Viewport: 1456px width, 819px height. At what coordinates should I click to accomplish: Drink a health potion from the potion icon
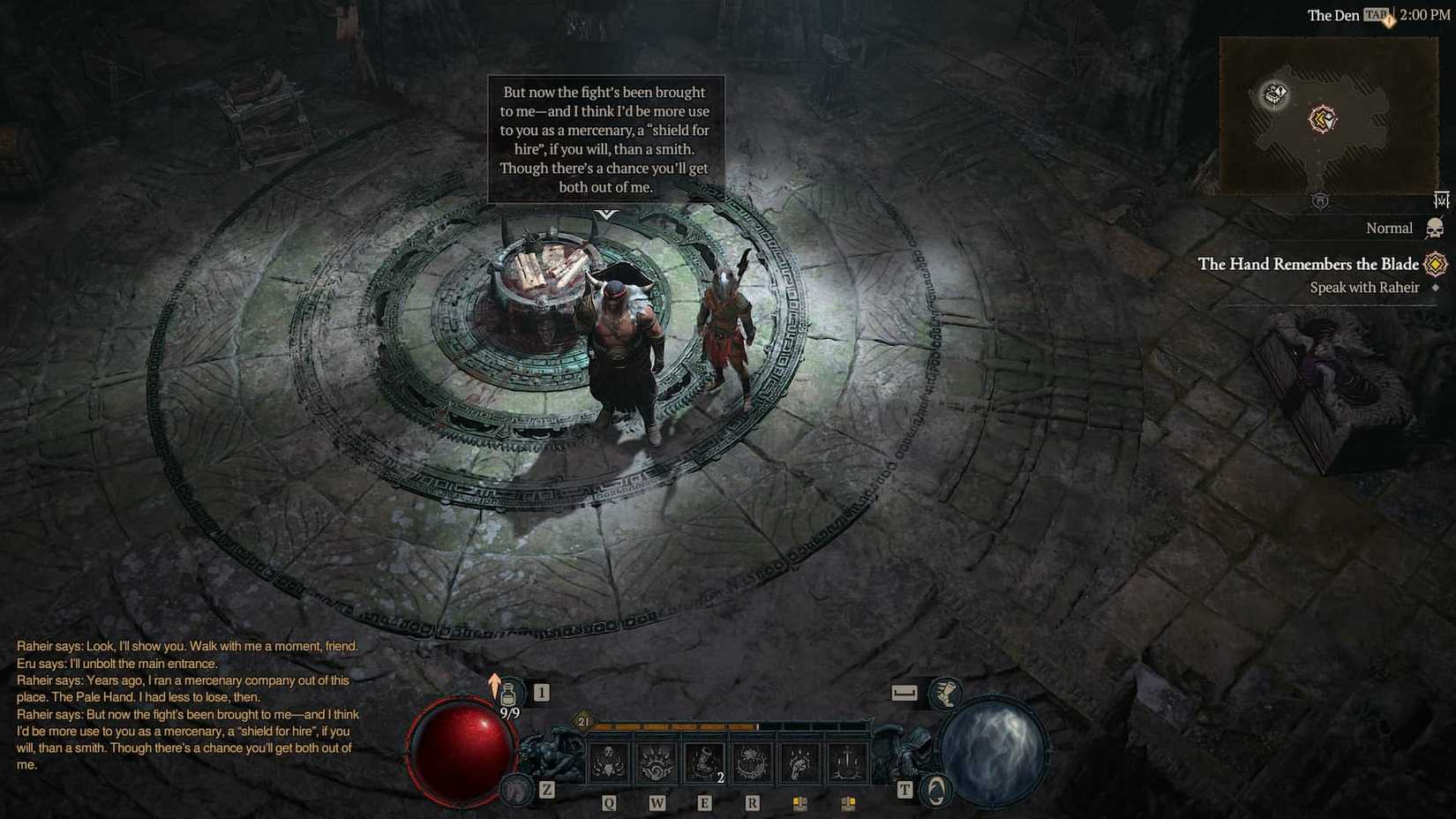(509, 694)
